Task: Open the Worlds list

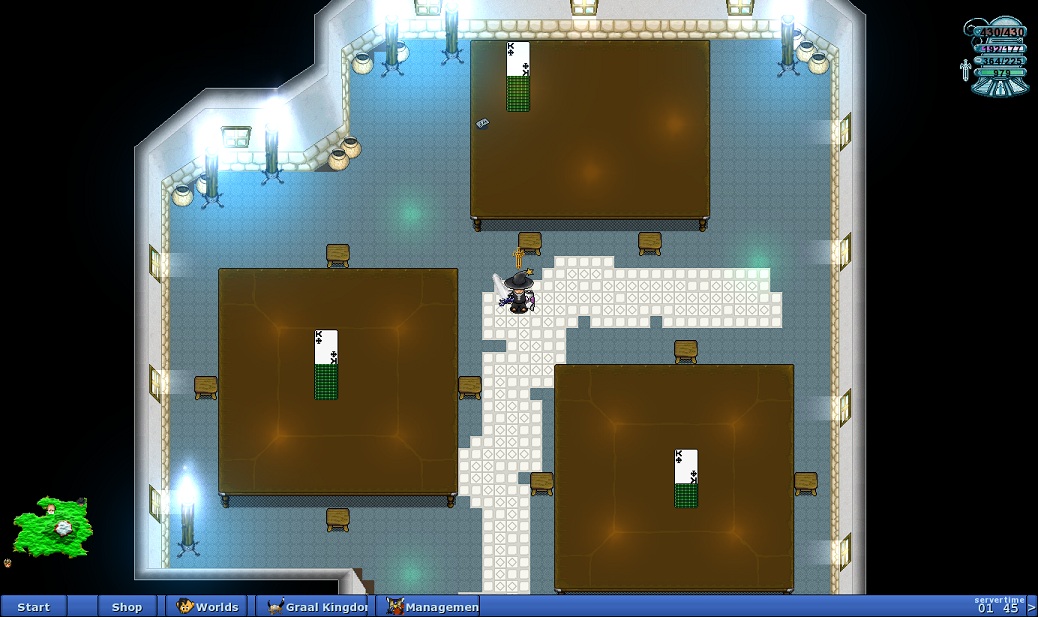Action: coord(208,607)
